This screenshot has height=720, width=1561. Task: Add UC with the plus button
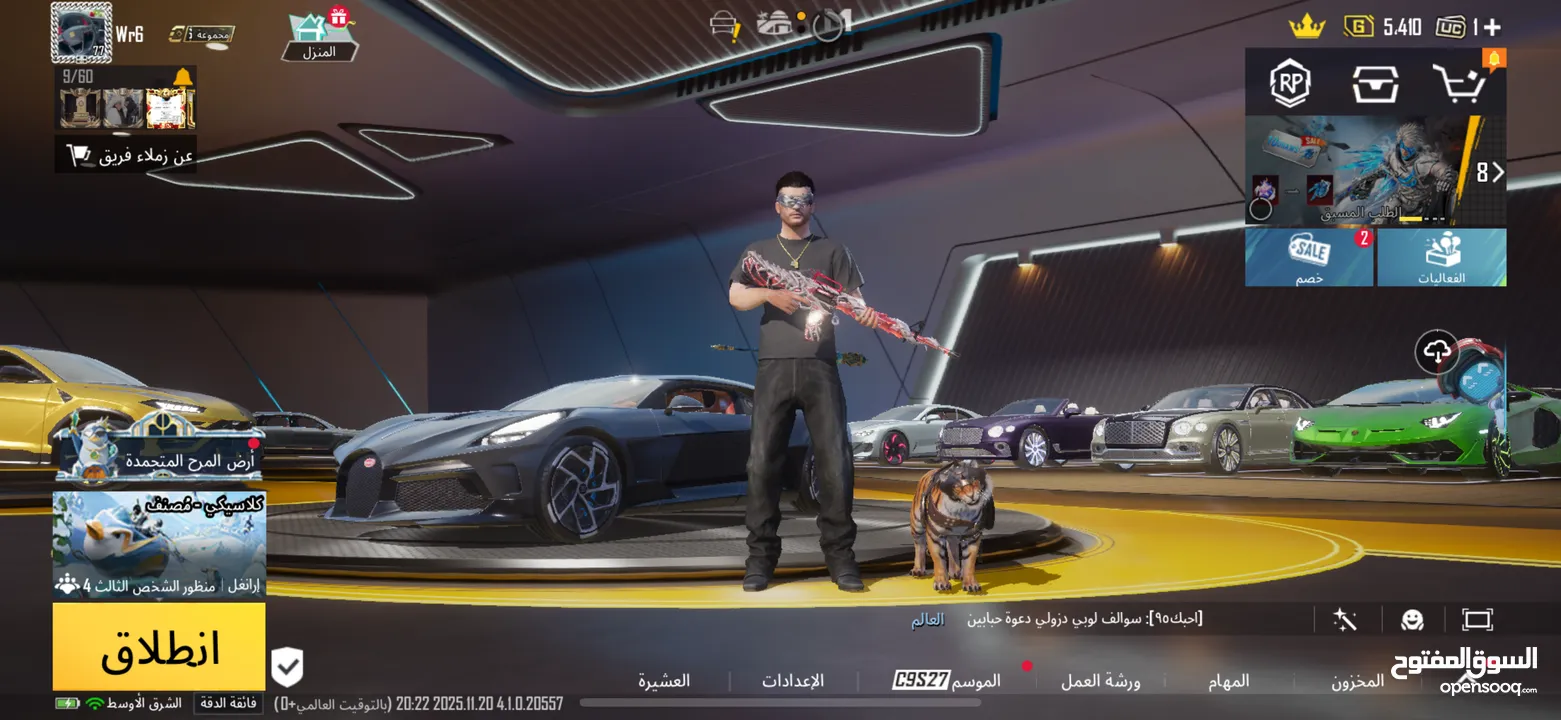[x=1493, y=27]
